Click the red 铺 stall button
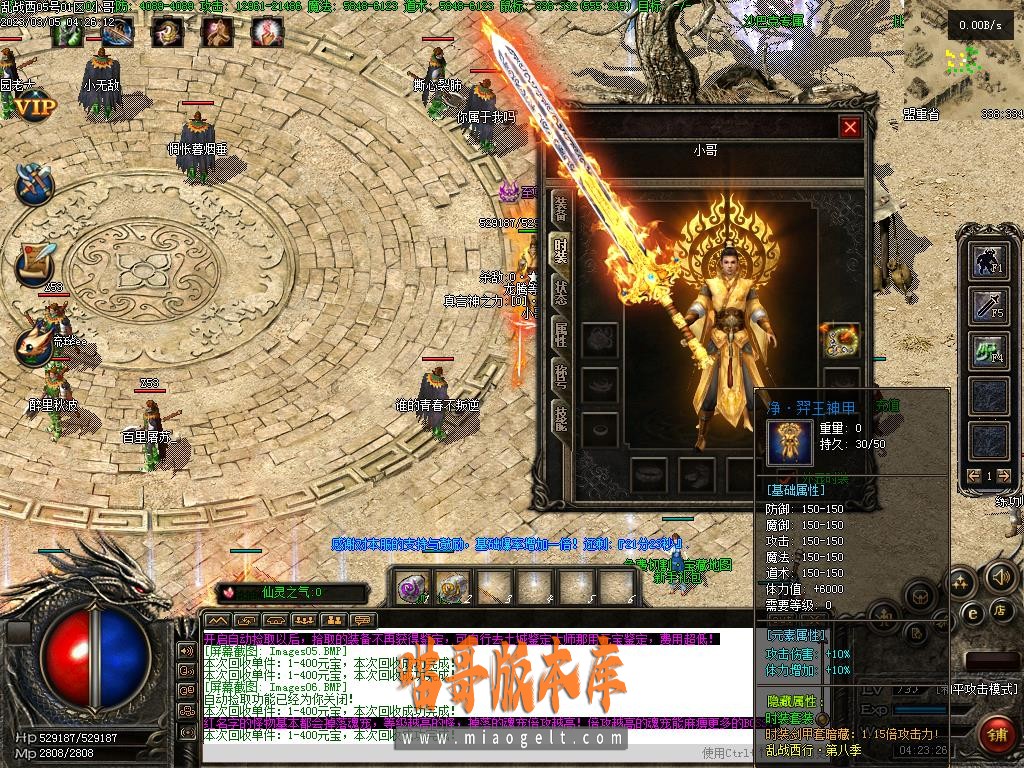Screen dimensions: 1024x768 [996, 734]
